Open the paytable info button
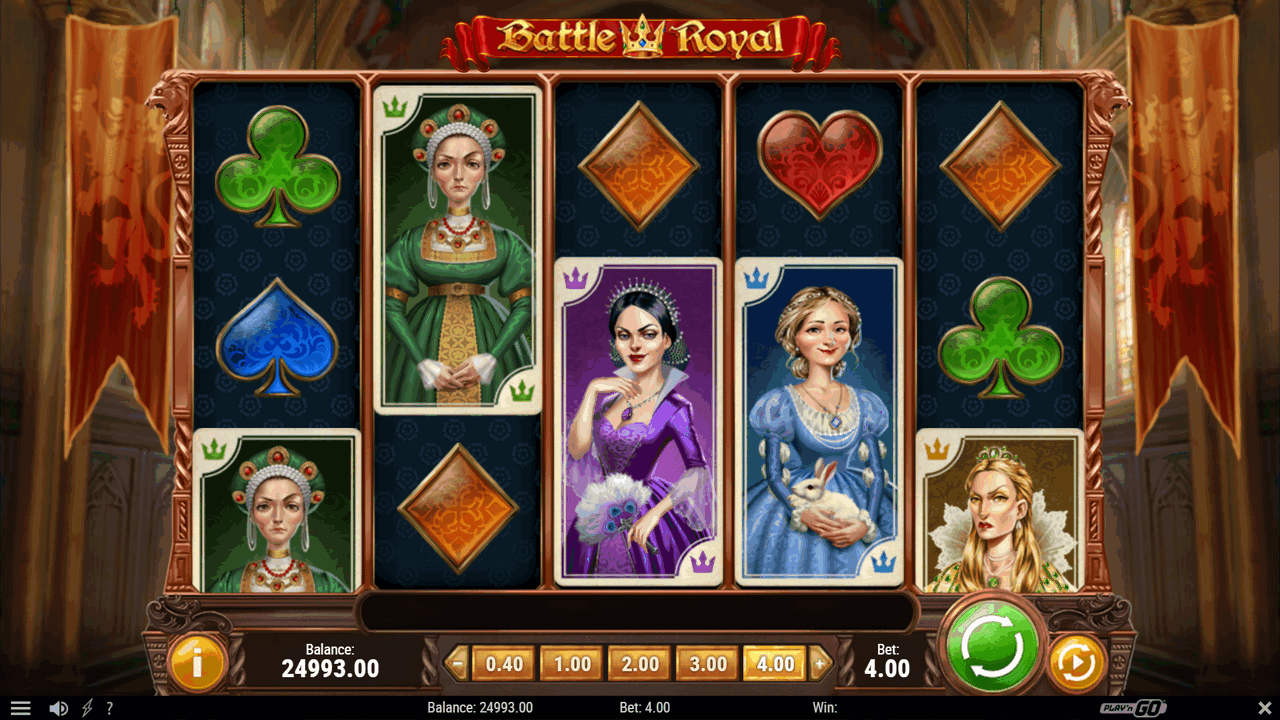Viewport: 1280px width, 720px height. point(197,661)
